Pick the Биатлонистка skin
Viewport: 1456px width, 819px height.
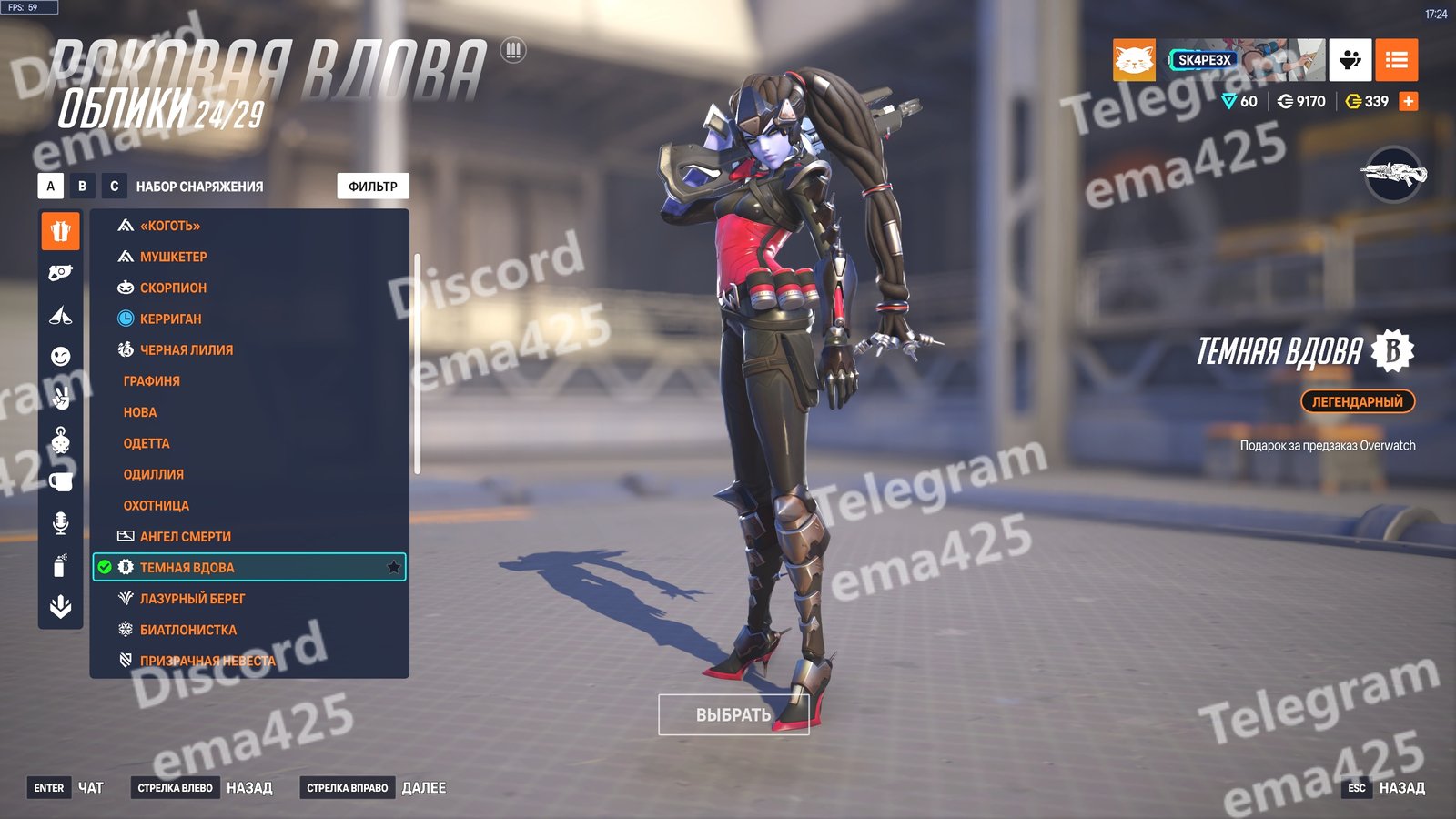coord(187,630)
